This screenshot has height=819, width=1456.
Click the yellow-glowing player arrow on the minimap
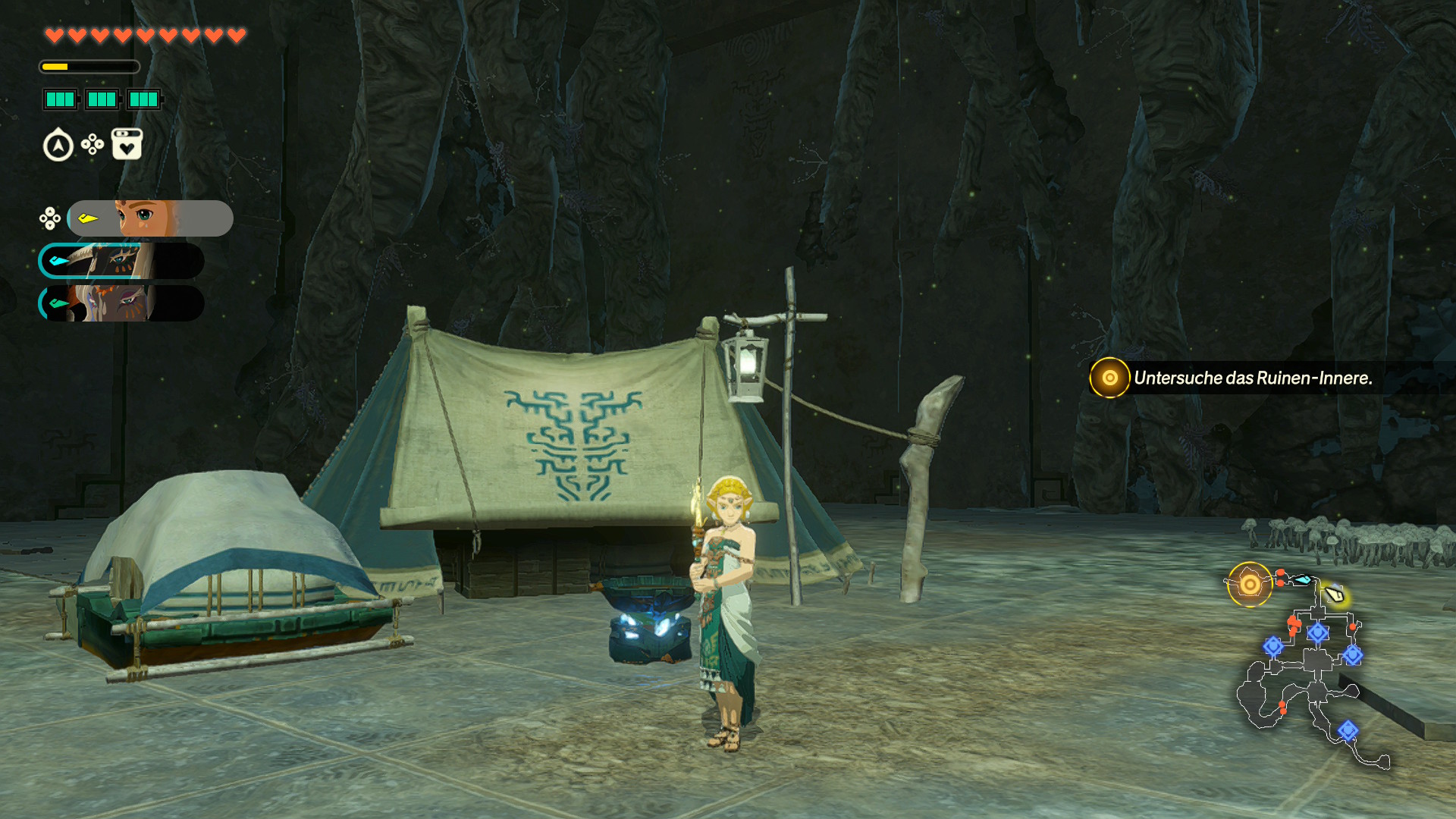1335,595
